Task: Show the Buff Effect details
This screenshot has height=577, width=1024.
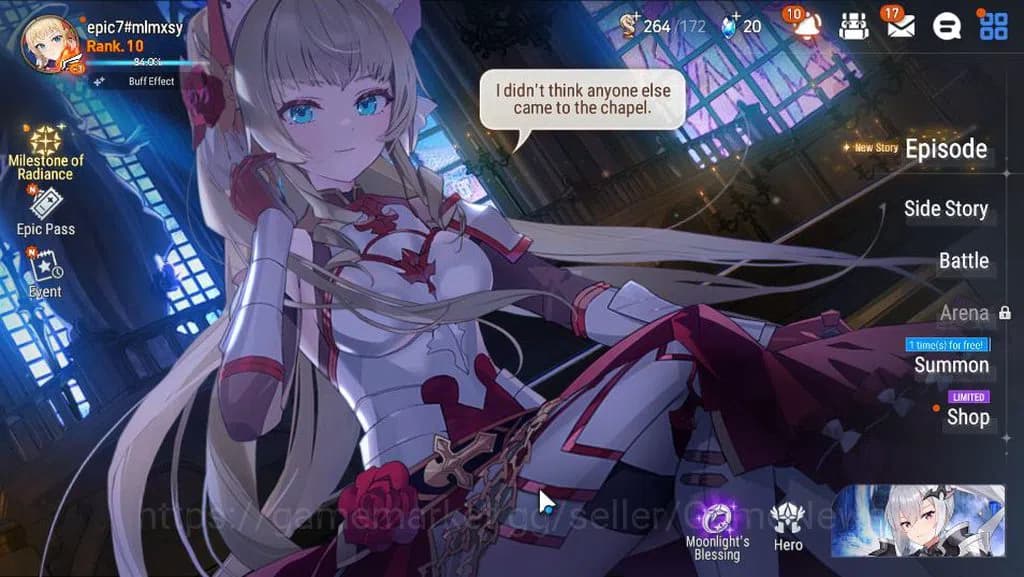Action: (151, 81)
